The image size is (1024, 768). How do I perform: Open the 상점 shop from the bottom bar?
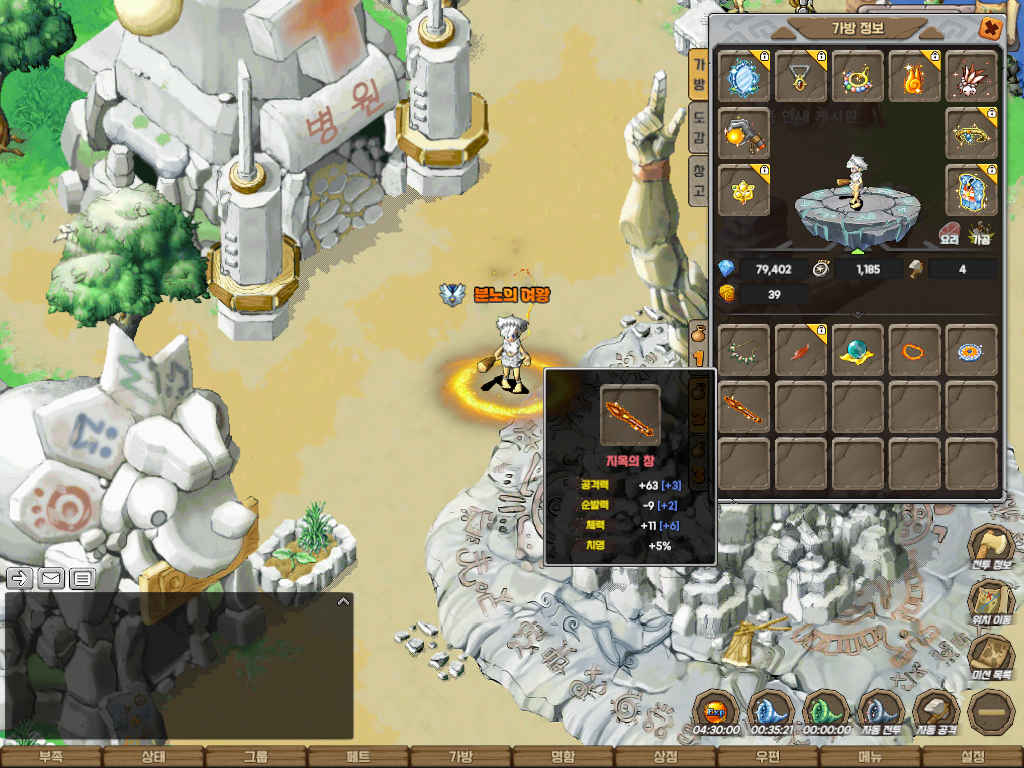(665, 757)
